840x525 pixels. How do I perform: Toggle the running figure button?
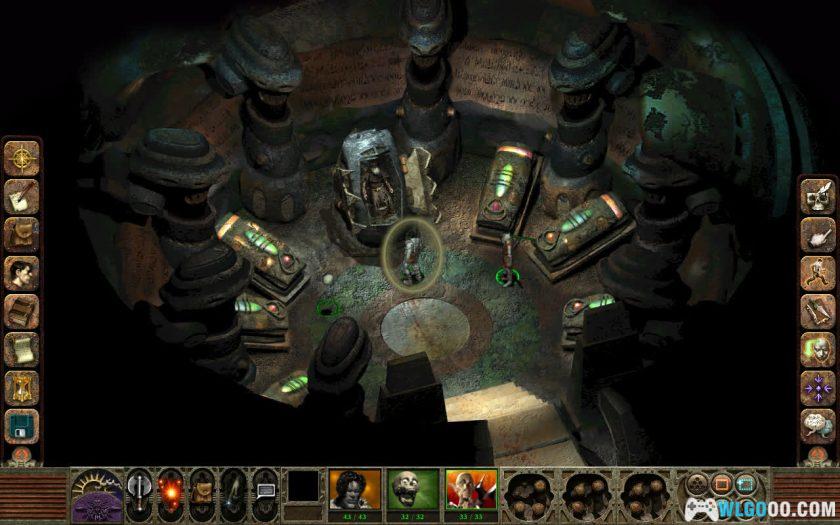(817, 272)
